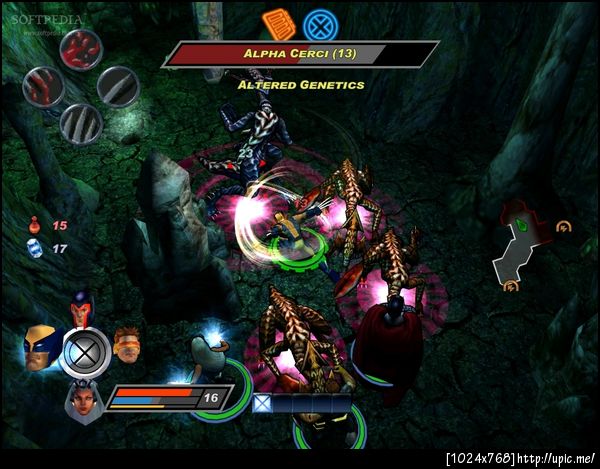This screenshot has height=469, width=600.
Task: Select the triple silver claws power
Action: 80,123
